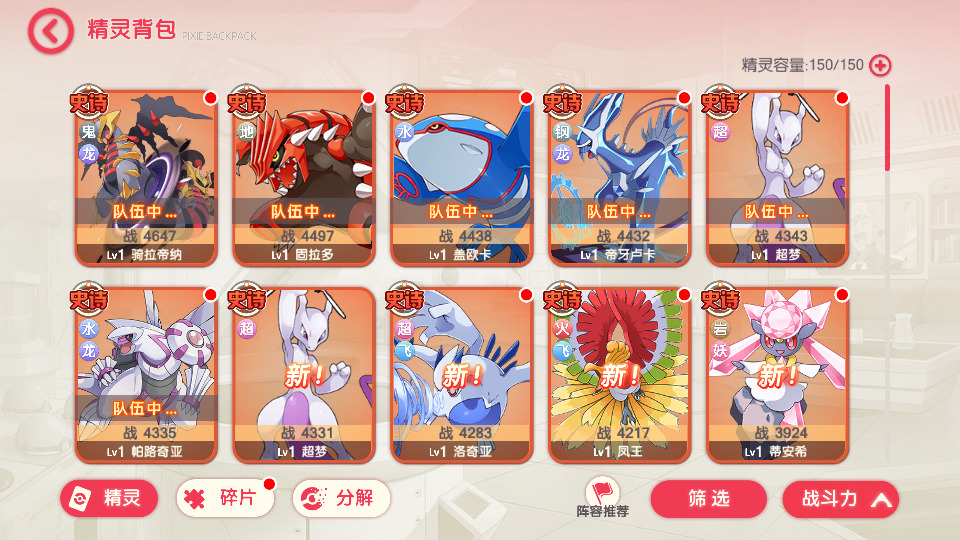
Task: Open the 蒂安希 pixie card
Action: [x=778, y=375]
